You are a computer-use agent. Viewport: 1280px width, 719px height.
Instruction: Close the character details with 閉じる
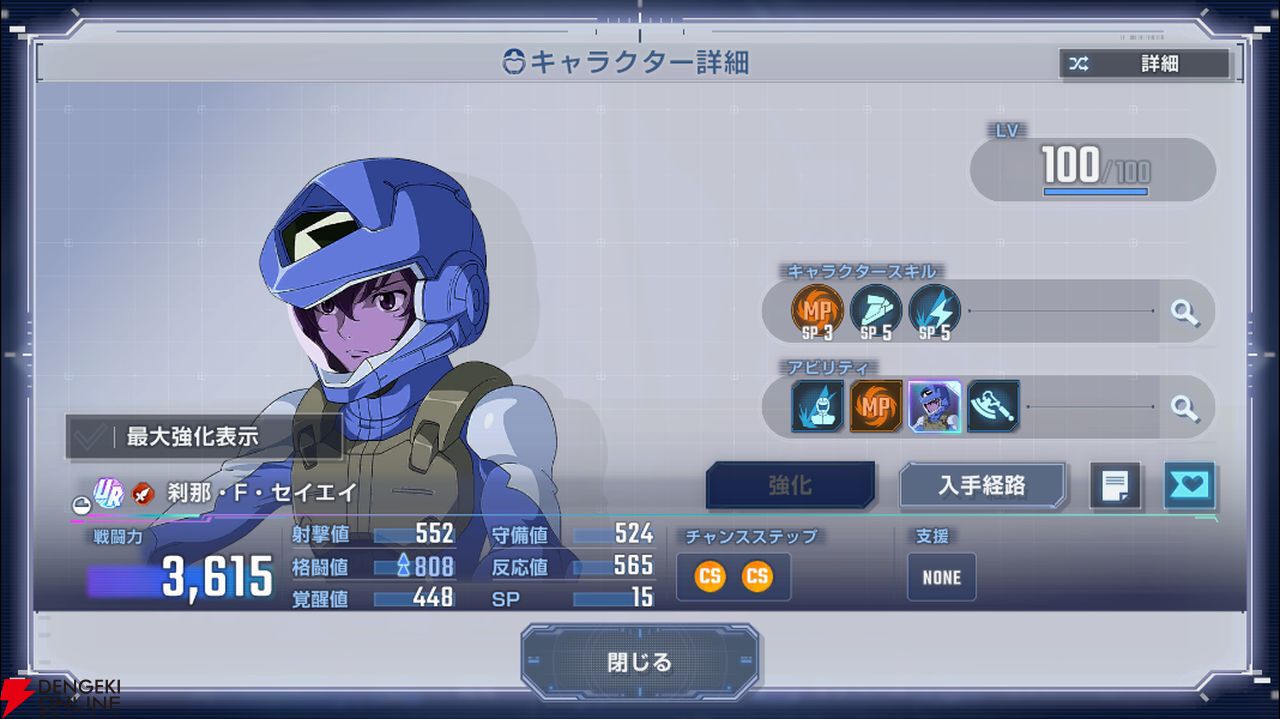[x=639, y=662]
